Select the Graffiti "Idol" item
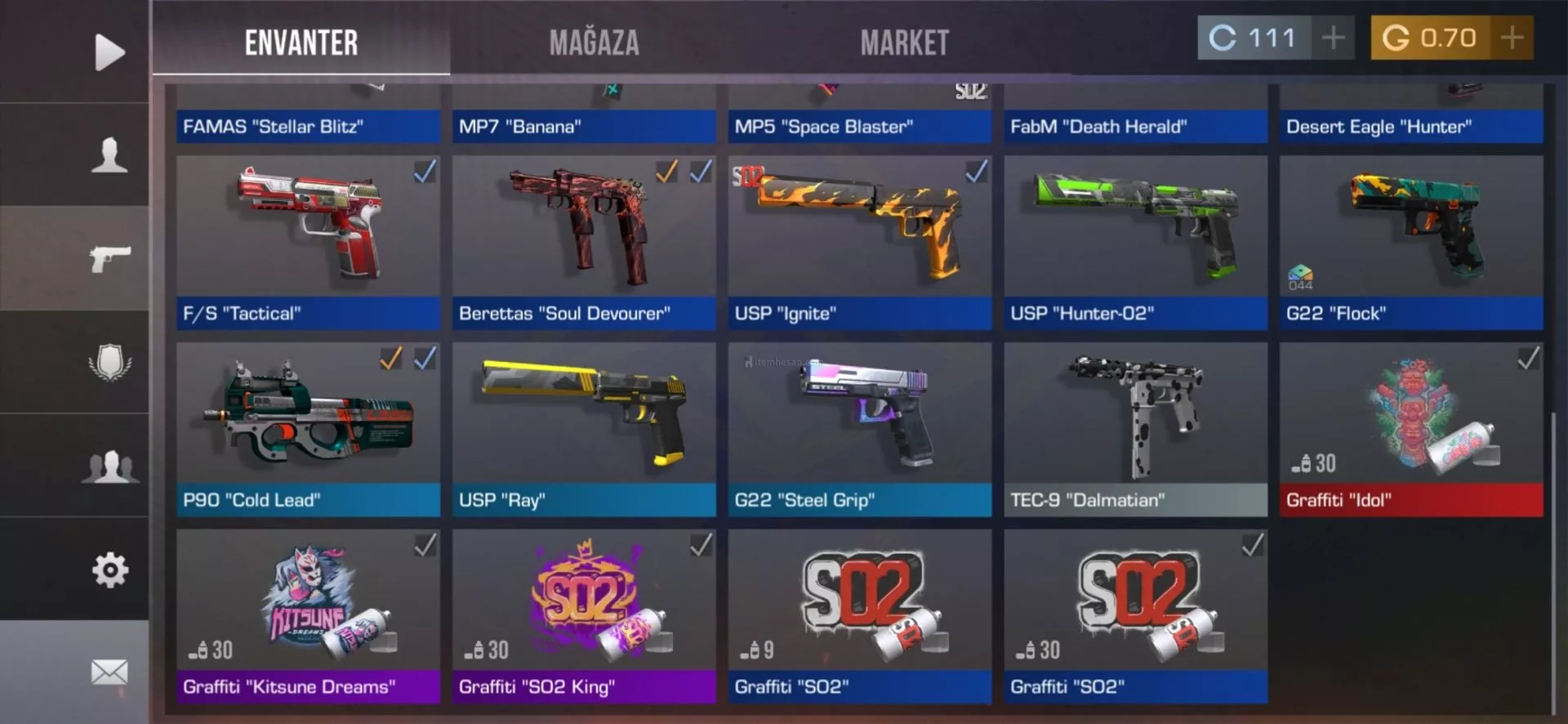 (x=1411, y=428)
